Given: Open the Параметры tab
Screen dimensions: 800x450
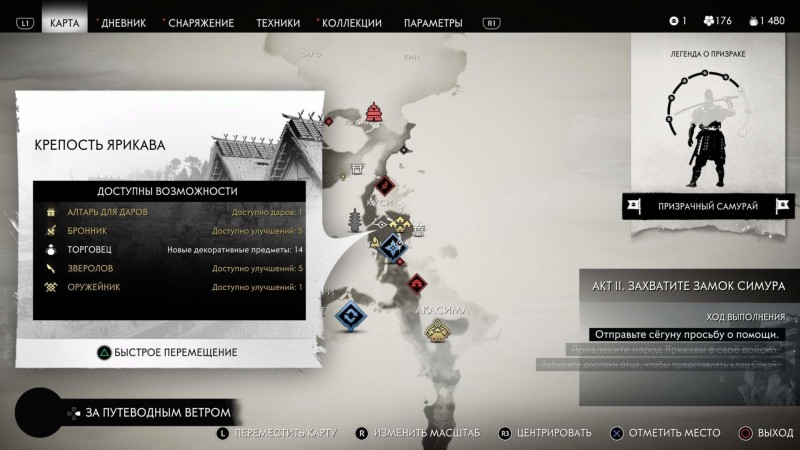Looking at the screenshot, I should [x=432, y=22].
